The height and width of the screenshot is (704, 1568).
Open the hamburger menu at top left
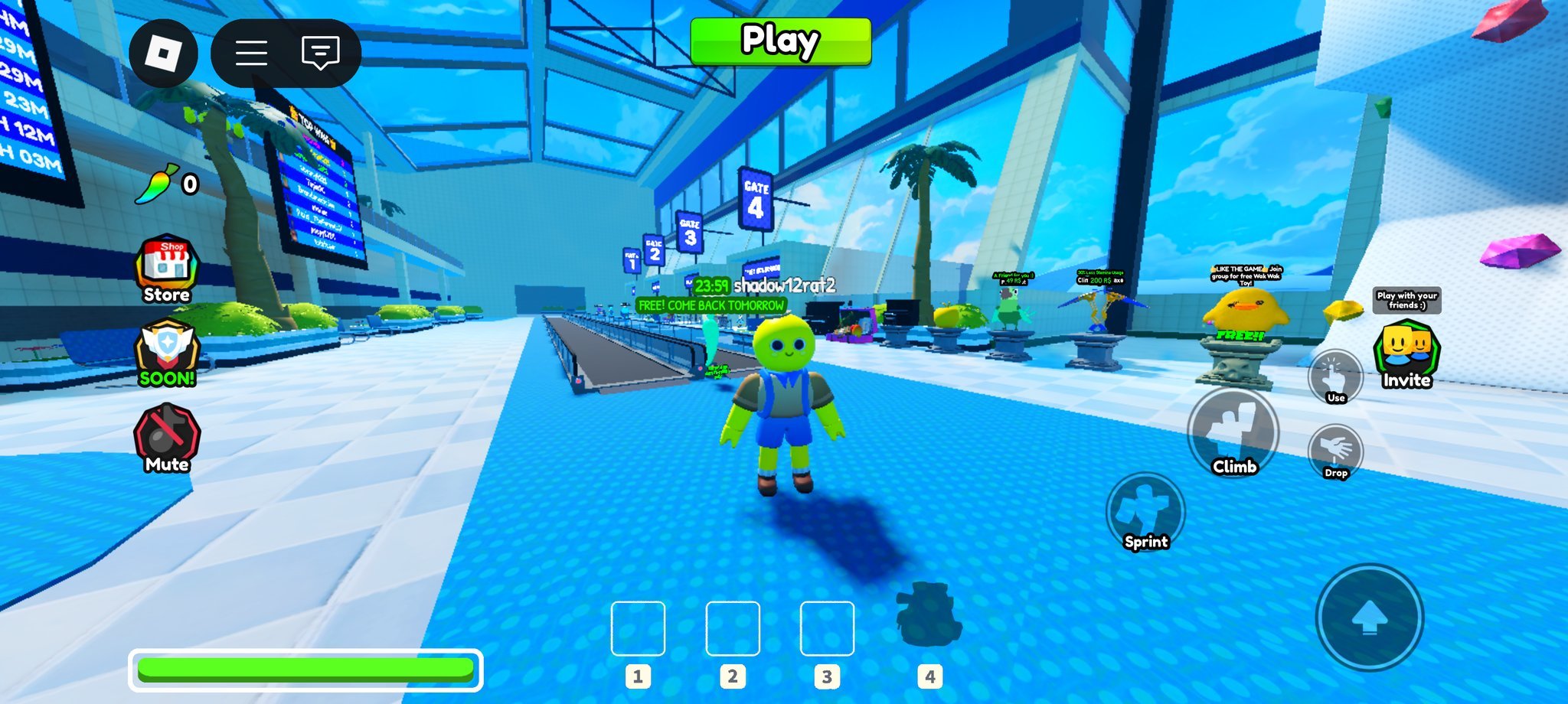point(250,53)
